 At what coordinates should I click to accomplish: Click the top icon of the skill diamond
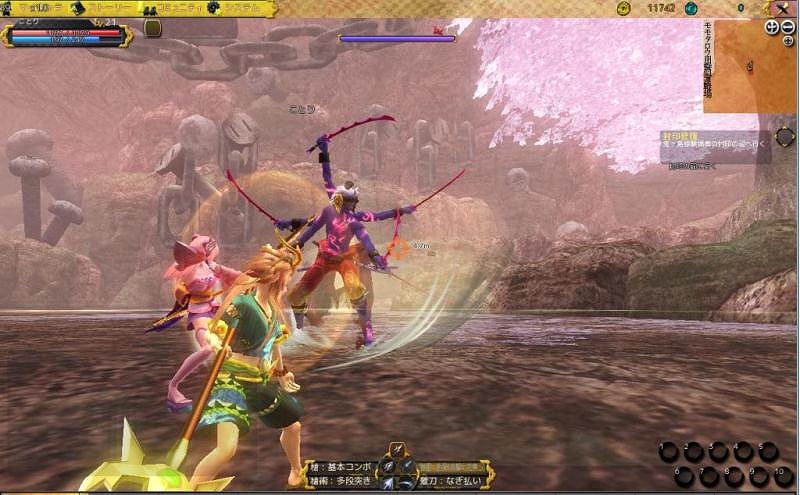[397, 450]
